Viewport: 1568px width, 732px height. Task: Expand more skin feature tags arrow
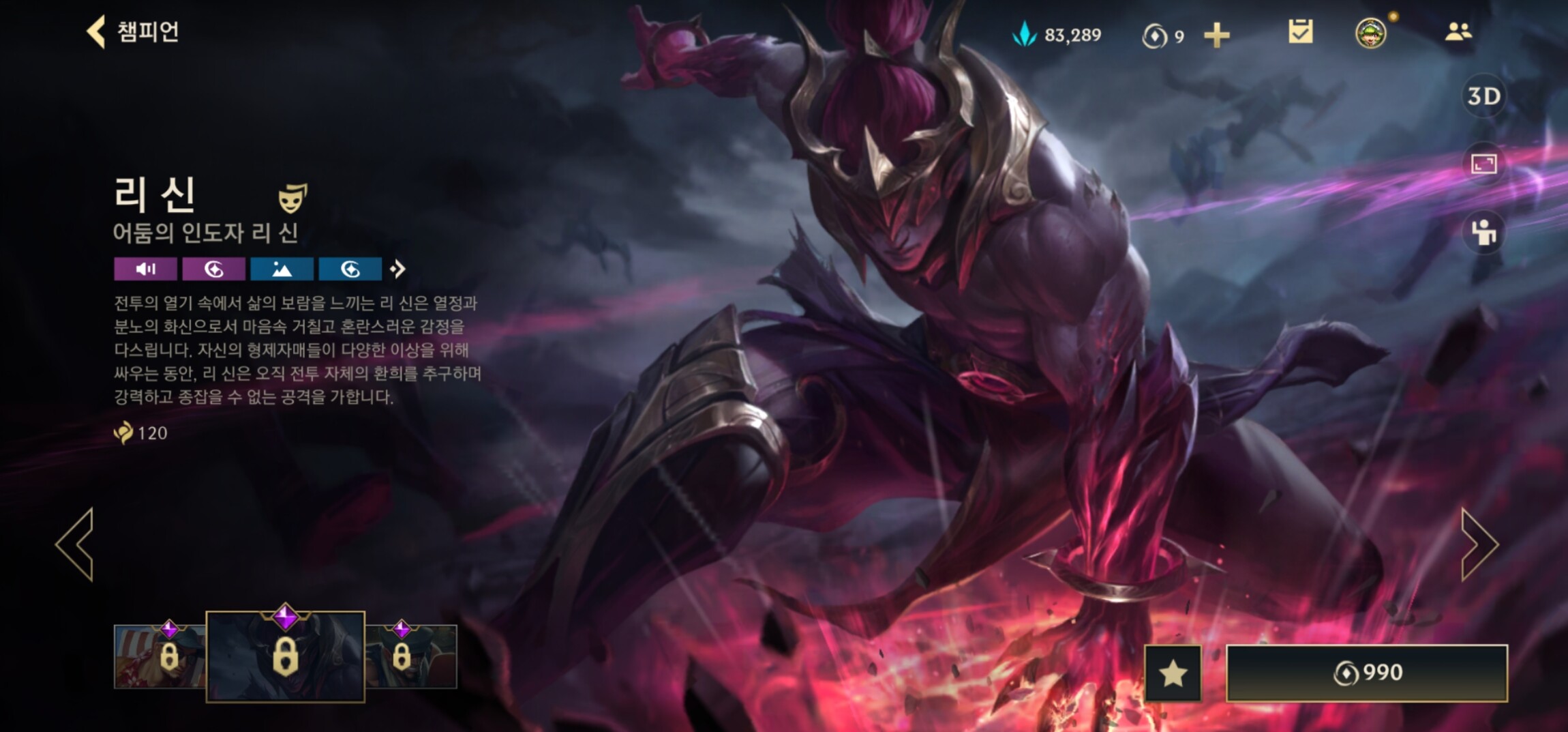point(397,269)
